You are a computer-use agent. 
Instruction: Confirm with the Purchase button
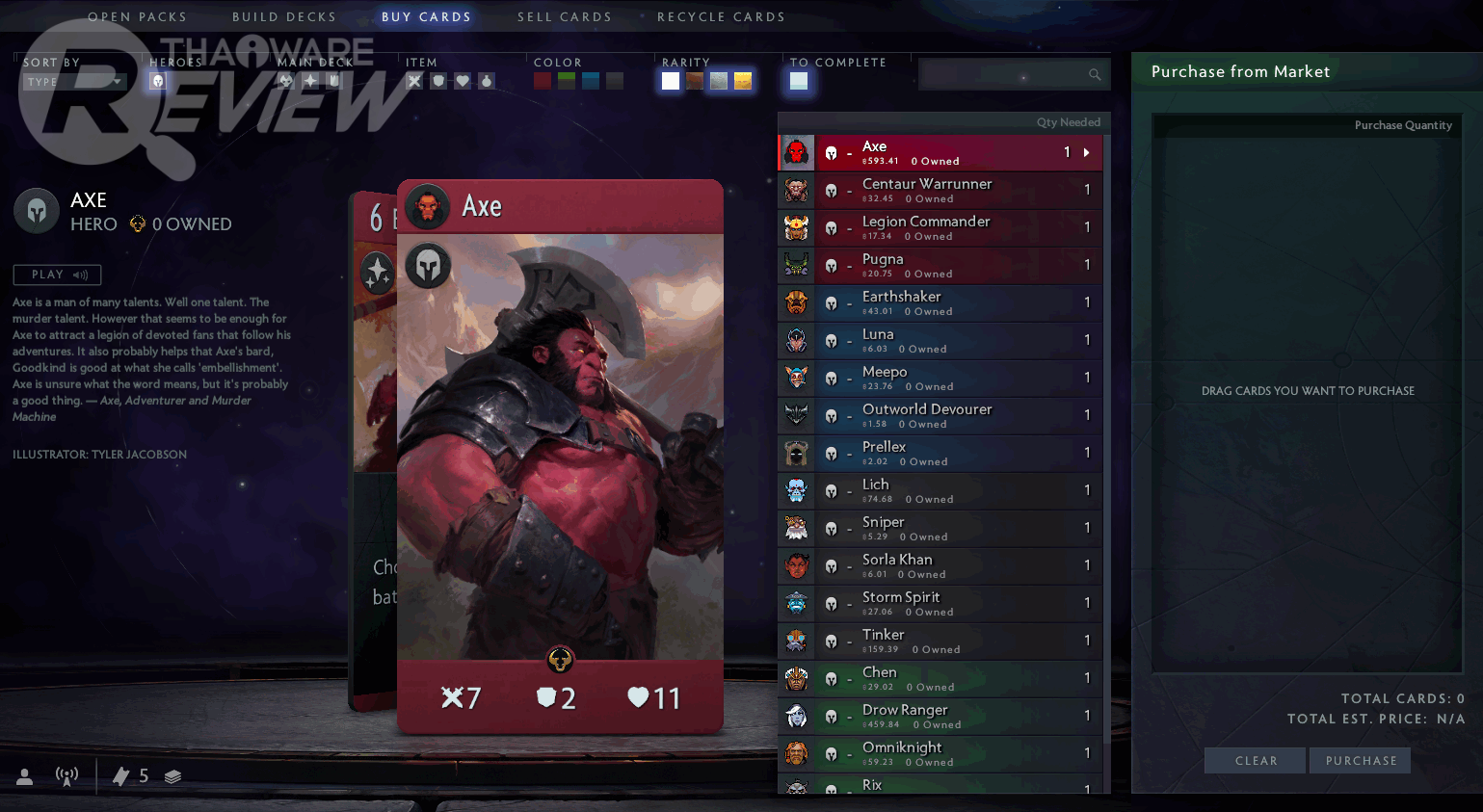[x=1361, y=761]
